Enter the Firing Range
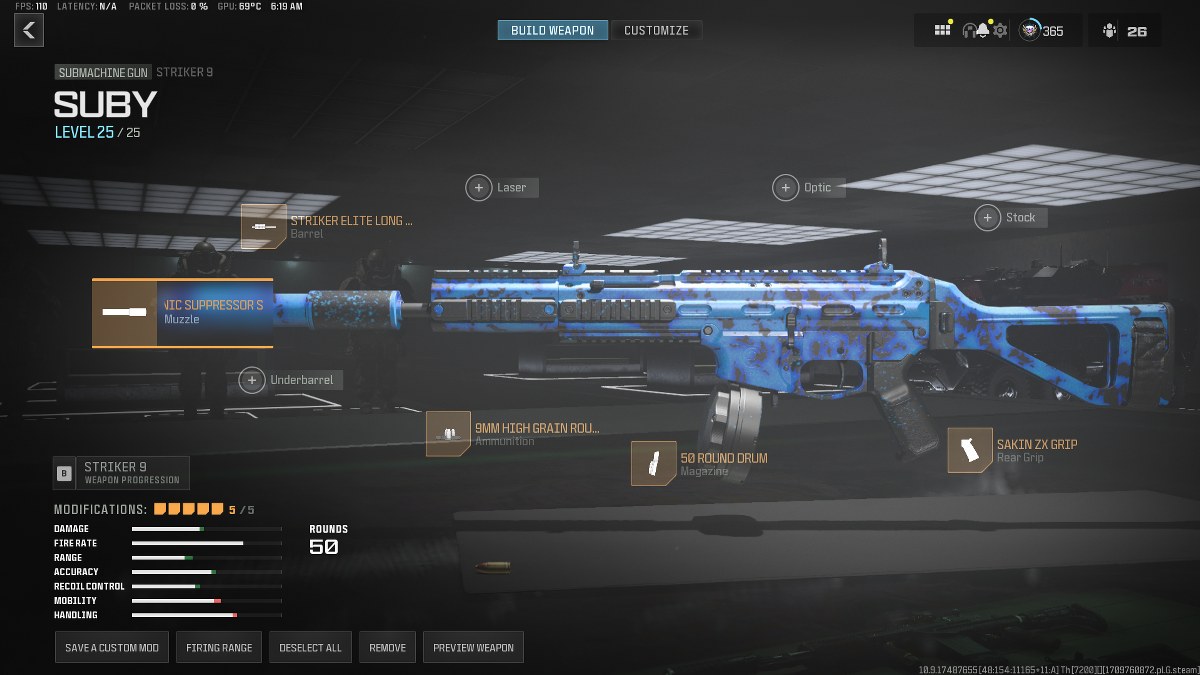The width and height of the screenshot is (1200, 675). click(x=219, y=647)
